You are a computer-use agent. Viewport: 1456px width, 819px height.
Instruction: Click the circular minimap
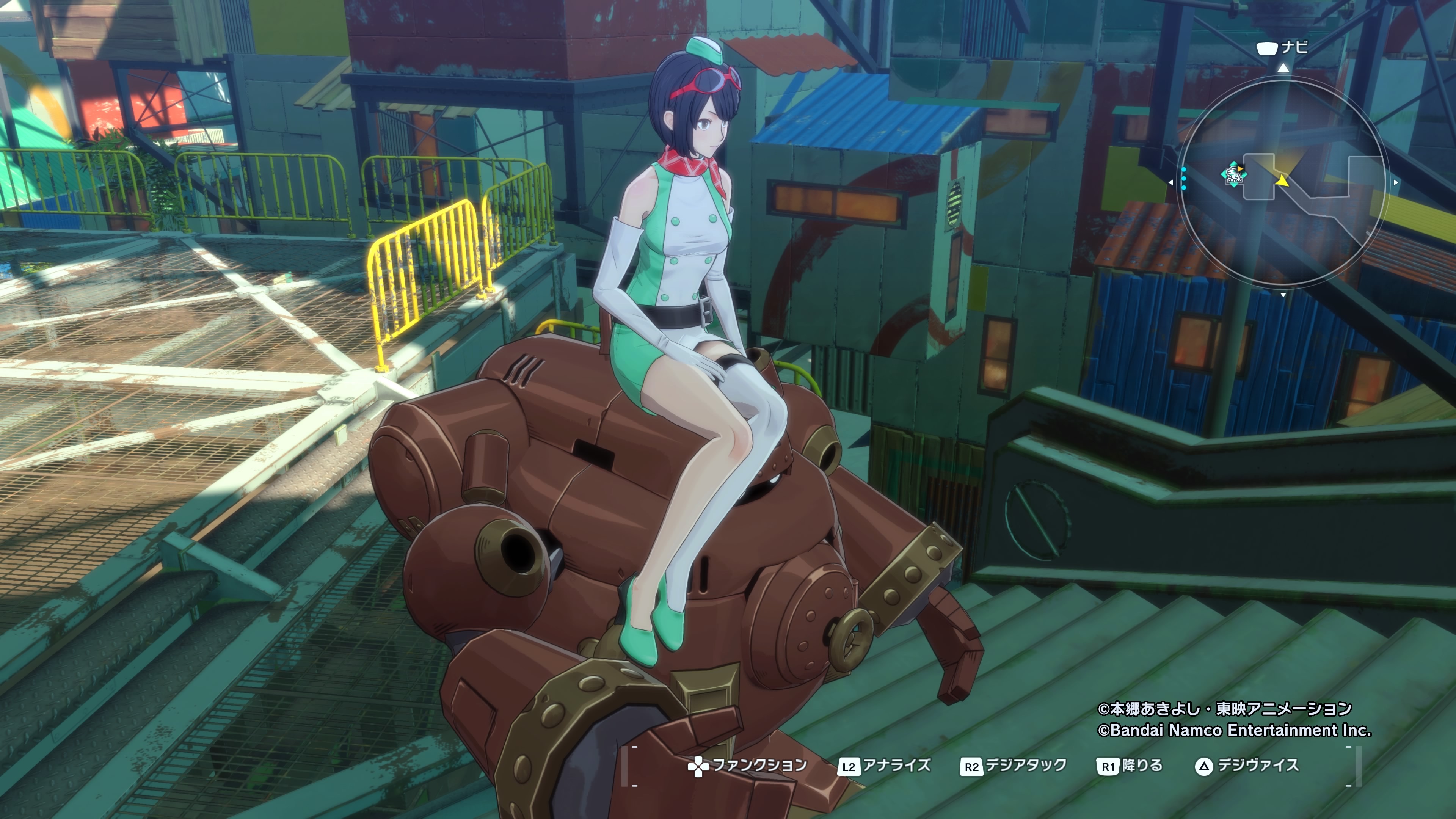(x=1282, y=182)
